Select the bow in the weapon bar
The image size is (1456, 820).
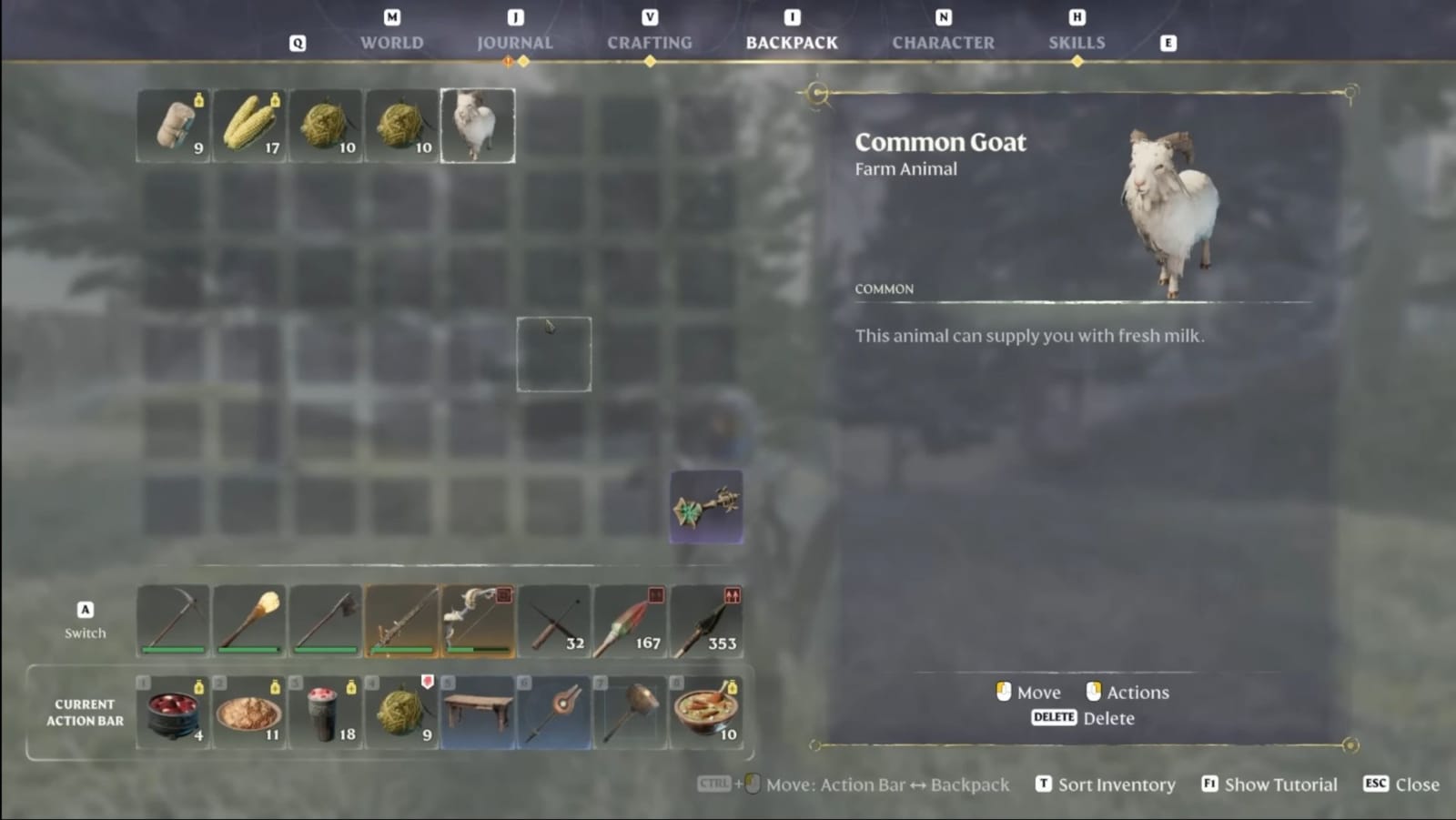pyautogui.click(x=476, y=621)
